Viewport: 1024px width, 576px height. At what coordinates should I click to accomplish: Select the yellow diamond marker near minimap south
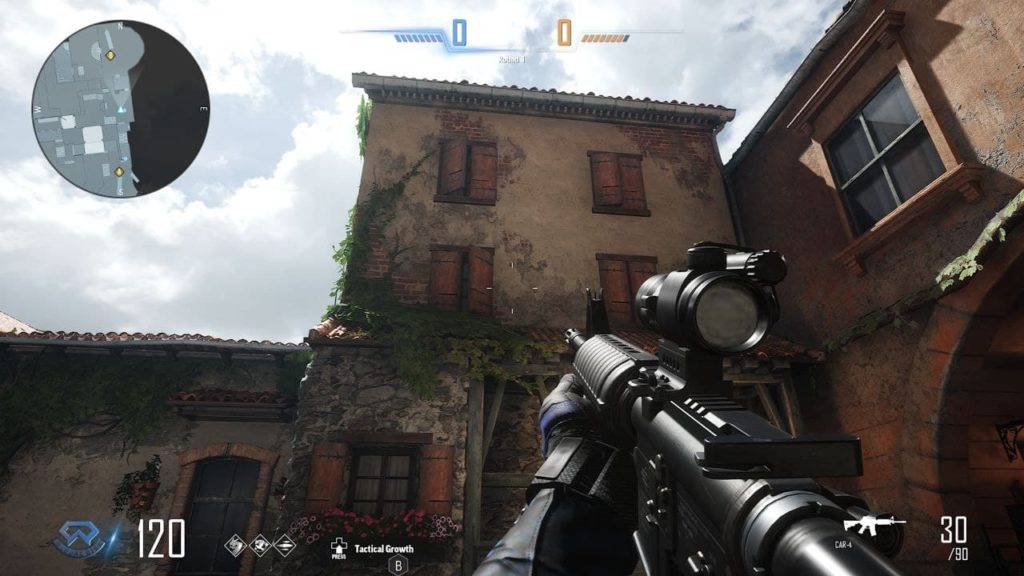coord(120,172)
